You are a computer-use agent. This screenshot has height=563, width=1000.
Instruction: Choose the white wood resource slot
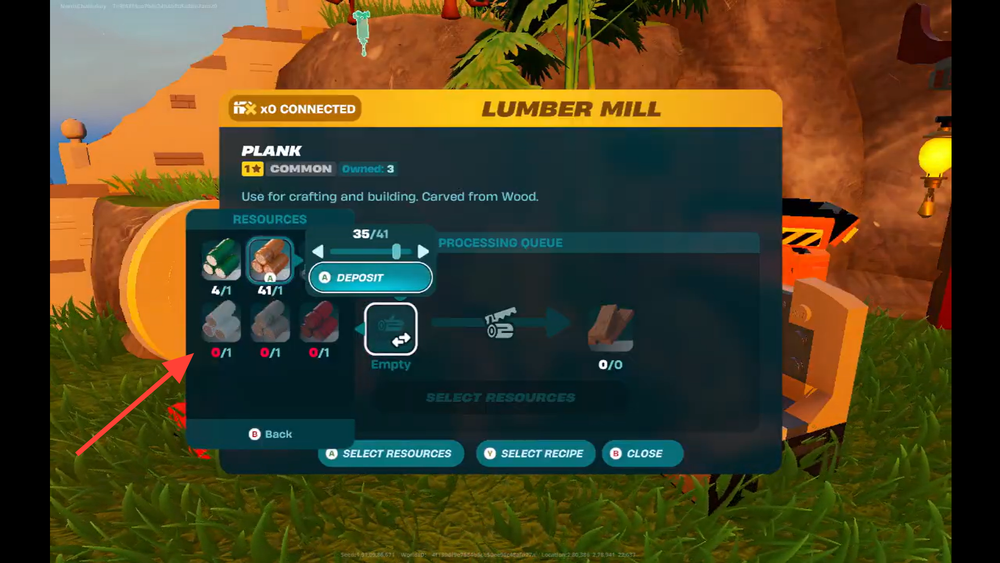(221, 322)
